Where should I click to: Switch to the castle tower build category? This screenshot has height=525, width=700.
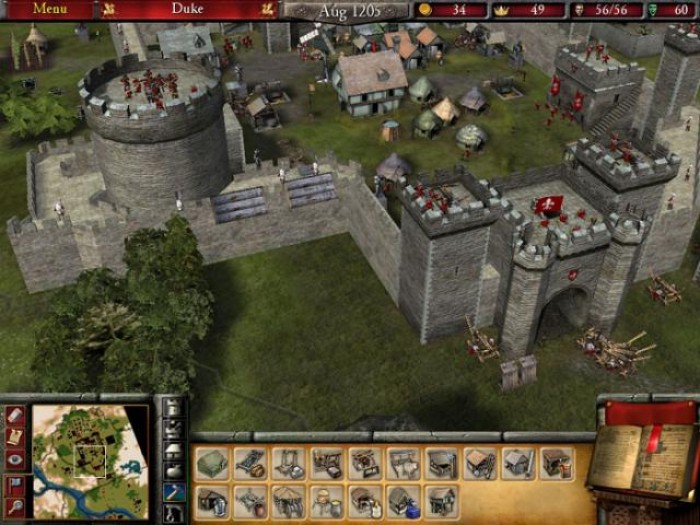(x=173, y=409)
